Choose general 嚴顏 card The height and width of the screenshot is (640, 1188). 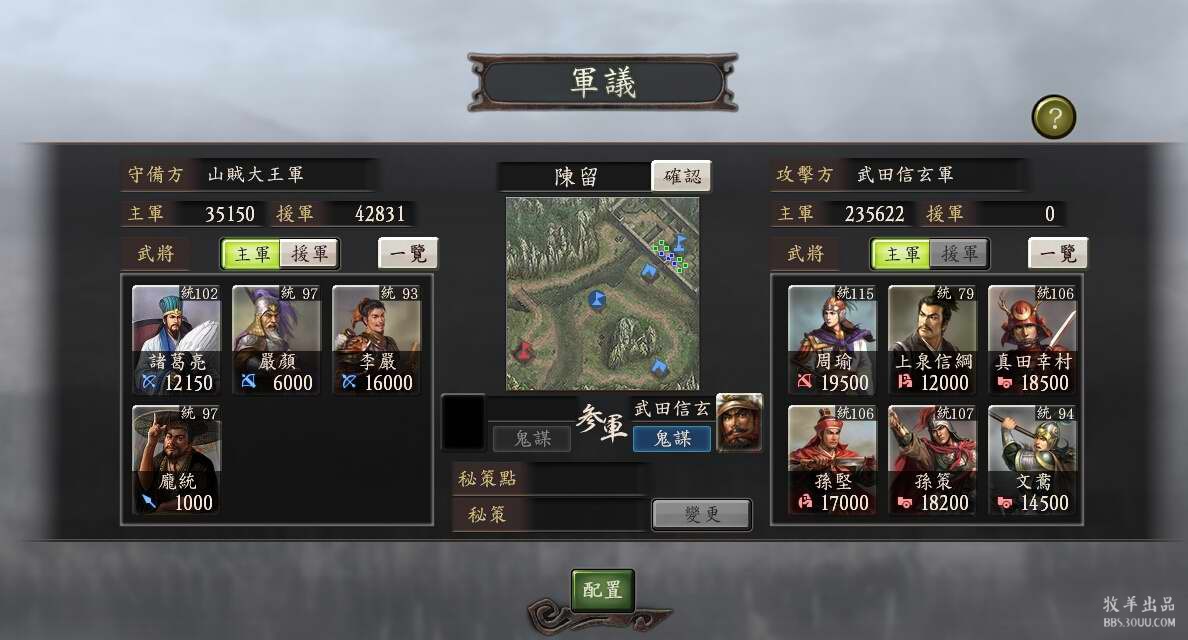(x=277, y=340)
